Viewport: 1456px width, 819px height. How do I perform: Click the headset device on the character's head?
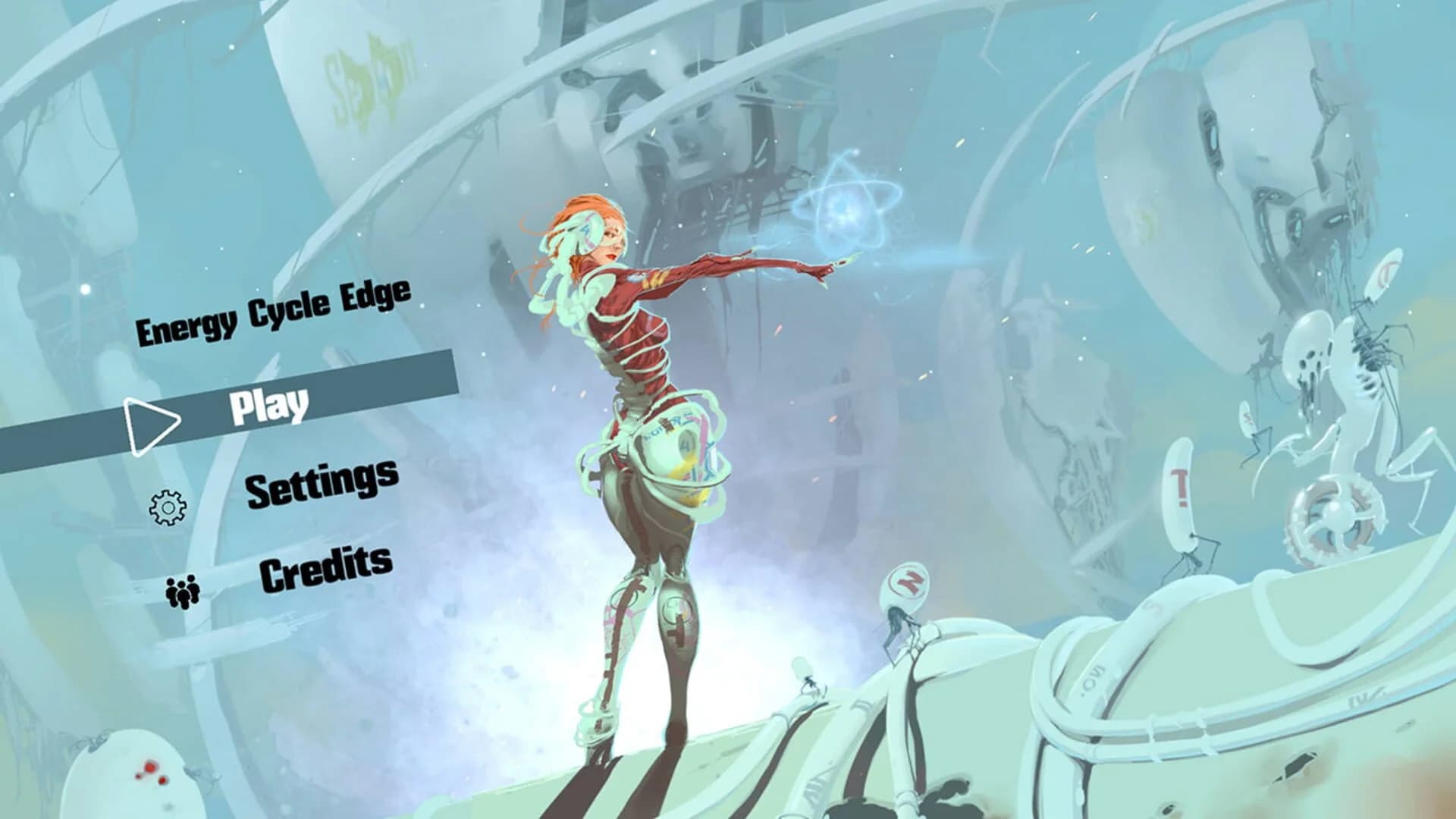(x=584, y=227)
